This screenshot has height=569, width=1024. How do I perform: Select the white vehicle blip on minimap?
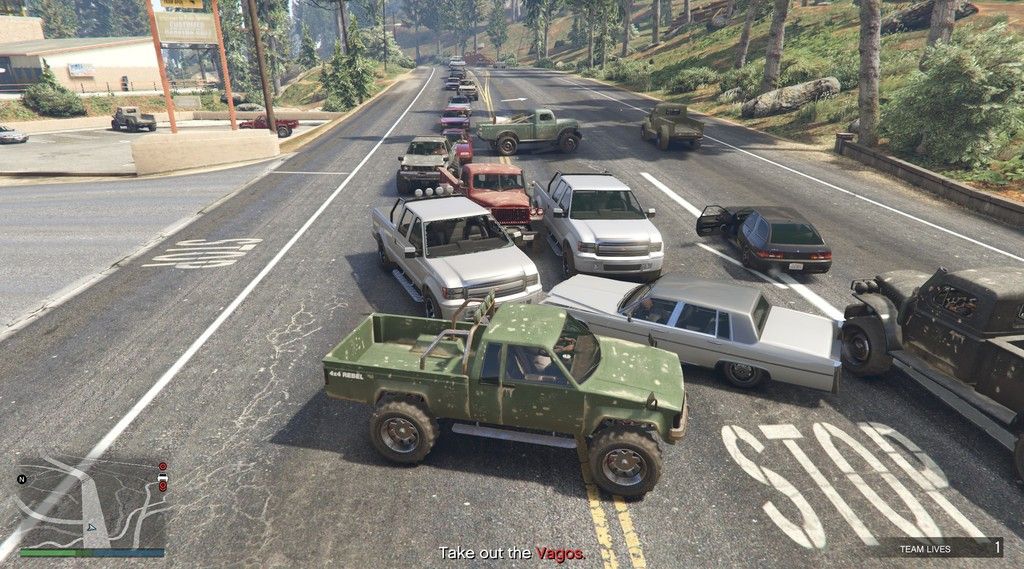coord(163,478)
